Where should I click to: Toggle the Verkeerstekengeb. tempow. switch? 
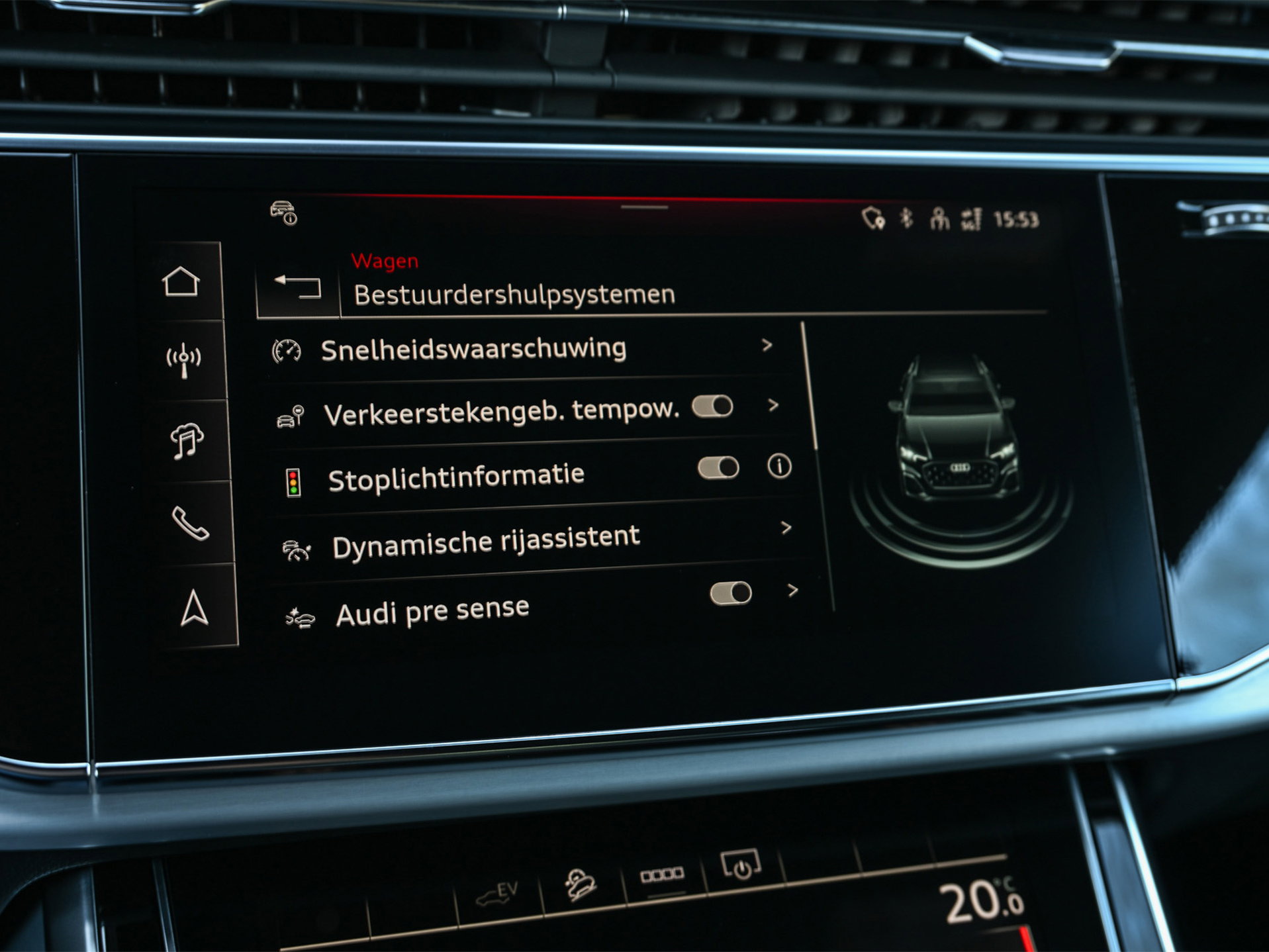(713, 406)
